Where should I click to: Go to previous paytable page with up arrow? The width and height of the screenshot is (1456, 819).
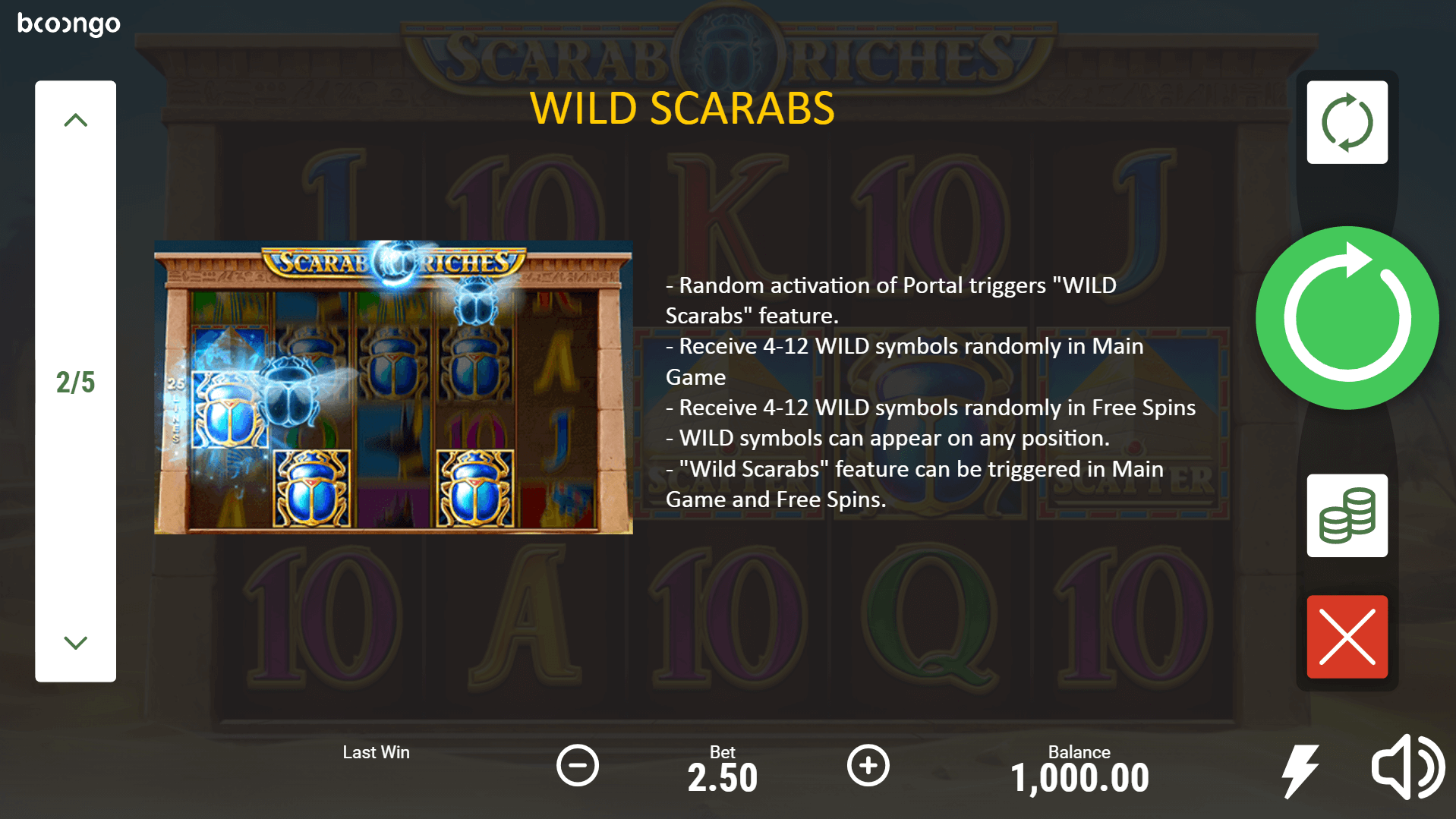pos(76,120)
